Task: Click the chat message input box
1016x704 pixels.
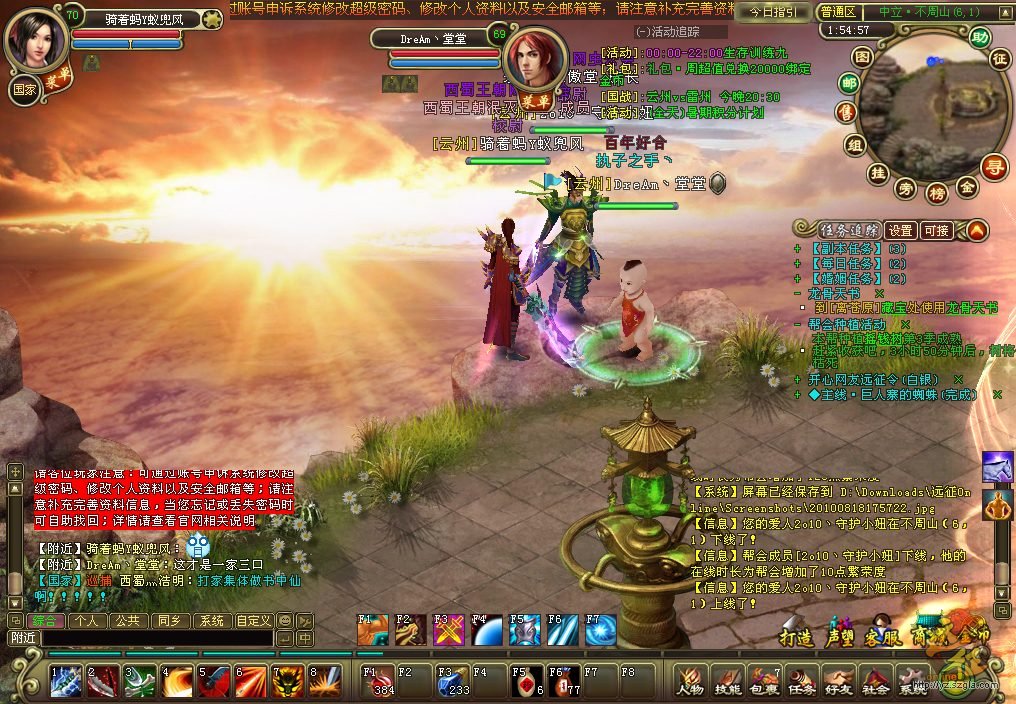Action: click(x=157, y=638)
